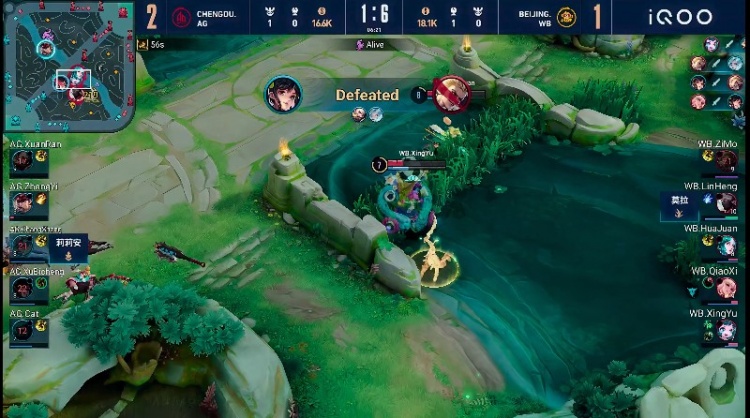Select WB.LinHeng's player portrait
The height and width of the screenshot is (418, 750).
tap(727, 204)
